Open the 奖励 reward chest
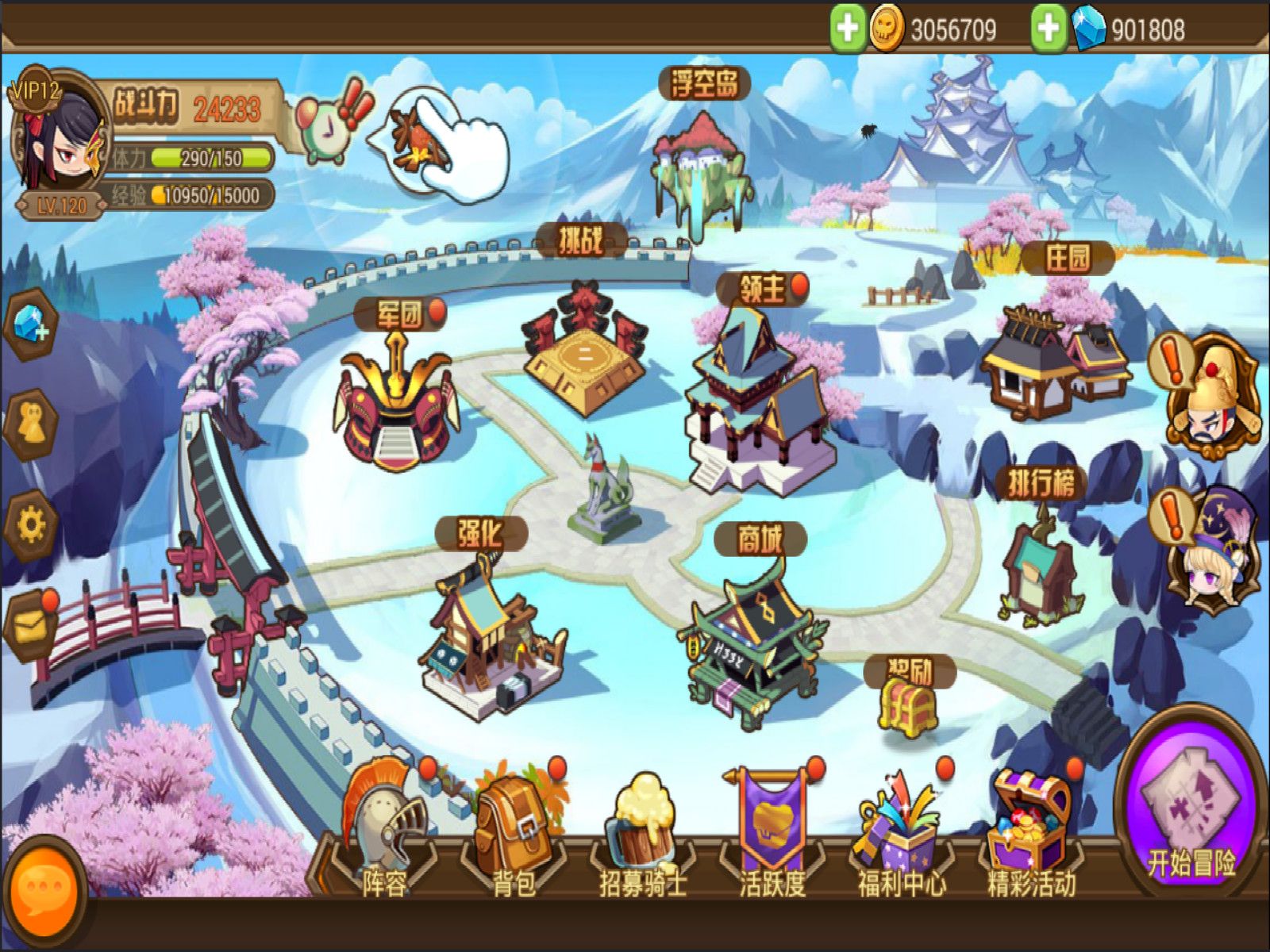This screenshot has width=1270, height=952. click(x=907, y=706)
